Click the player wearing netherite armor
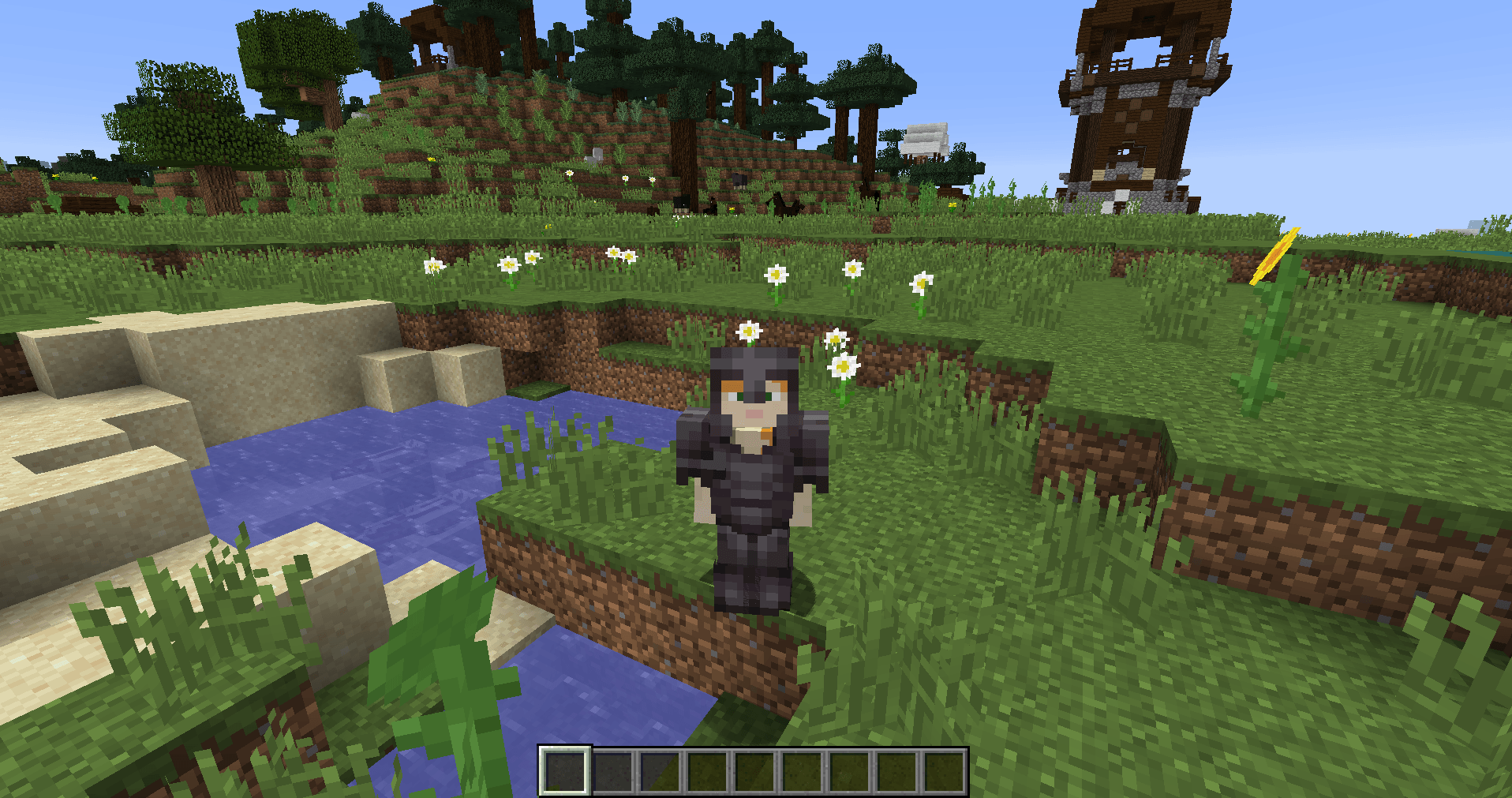Screen dimensions: 1512x798 click(x=754, y=474)
